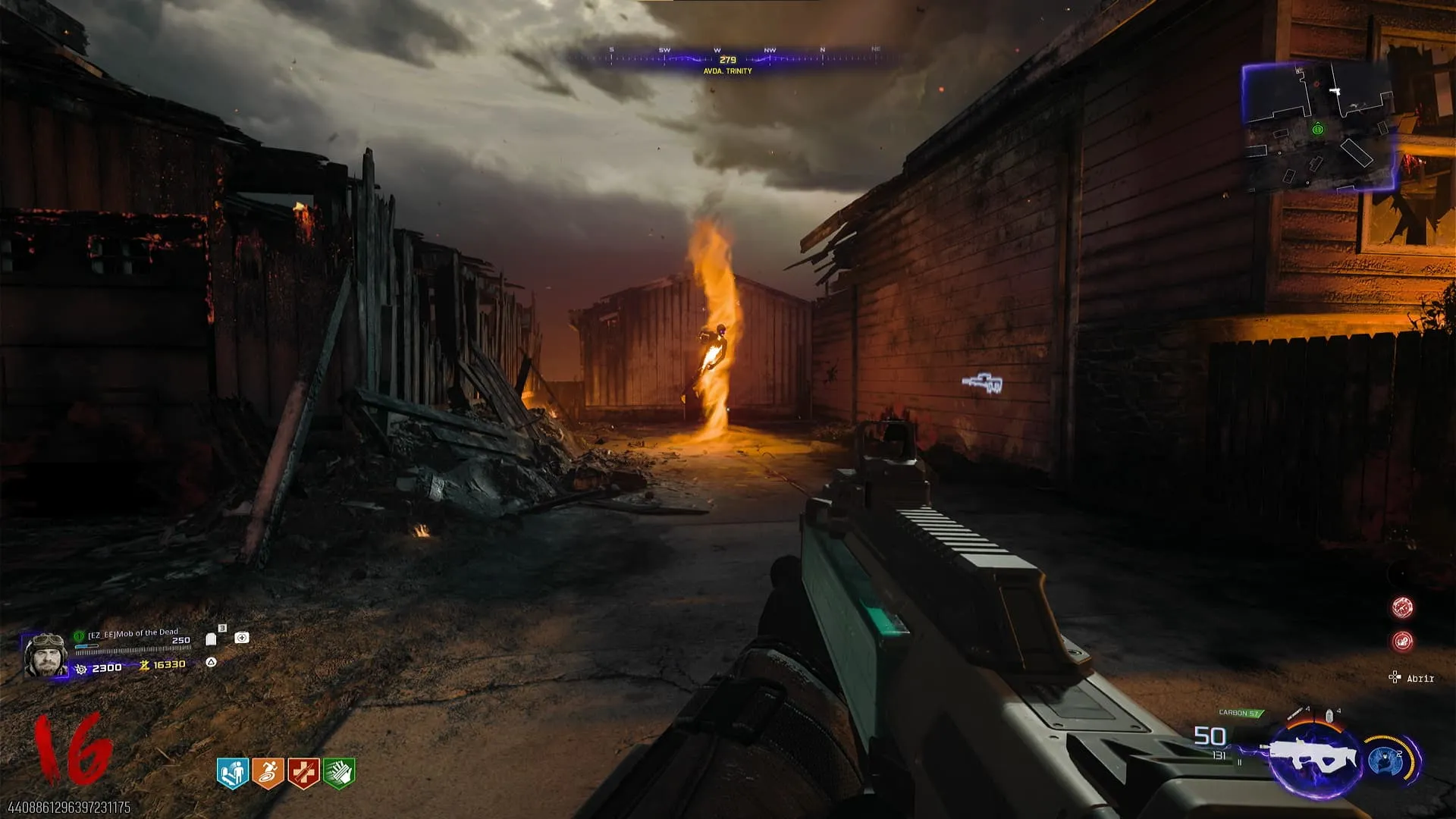Screen dimensions: 1456x819
Task: Select the blue Quick Revive perk icon
Action: point(232,773)
